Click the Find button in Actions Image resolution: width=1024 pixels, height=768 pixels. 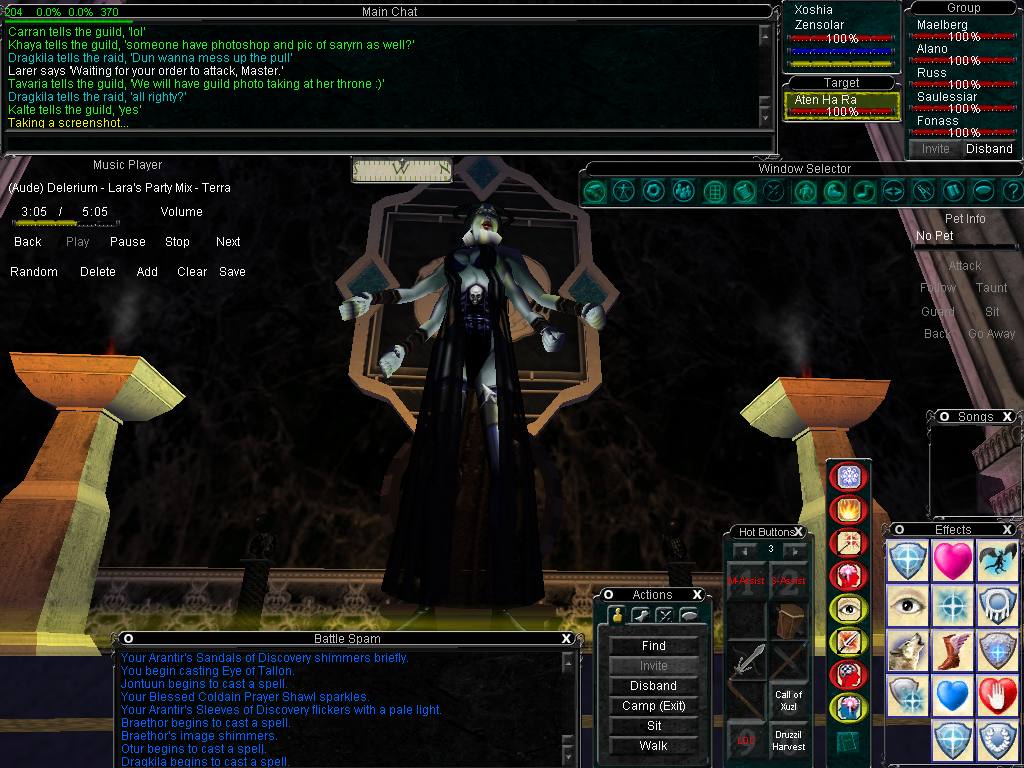pyautogui.click(x=653, y=646)
